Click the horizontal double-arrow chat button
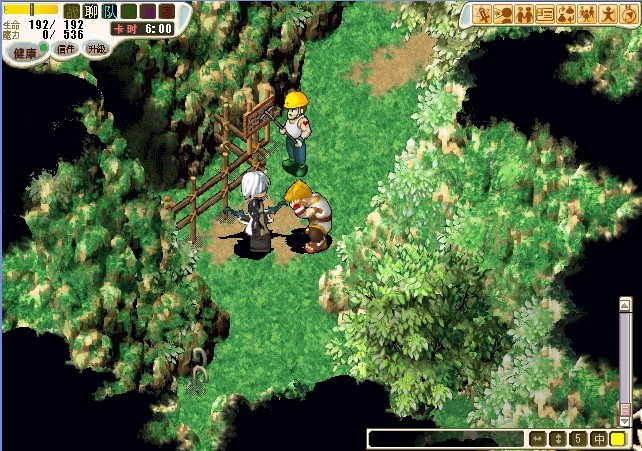 tap(538, 439)
